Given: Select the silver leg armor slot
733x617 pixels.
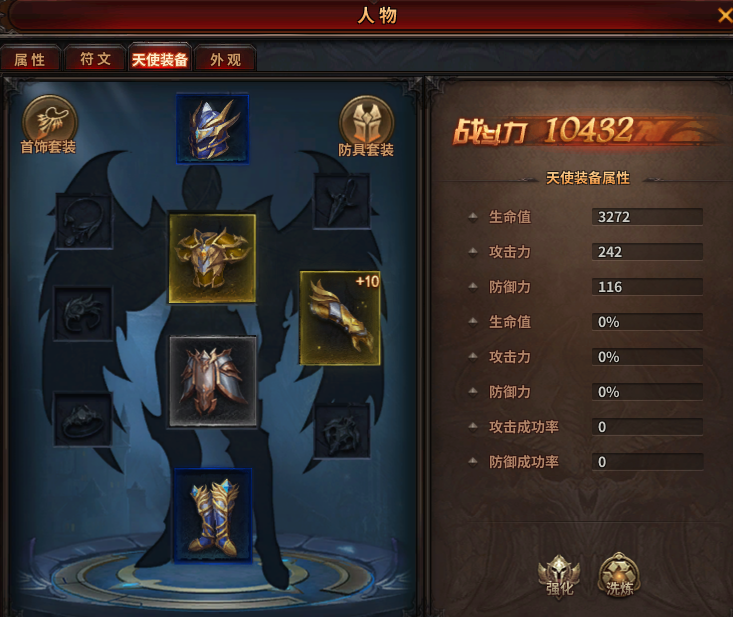Looking at the screenshot, I should pyautogui.click(x=212, y=381).
